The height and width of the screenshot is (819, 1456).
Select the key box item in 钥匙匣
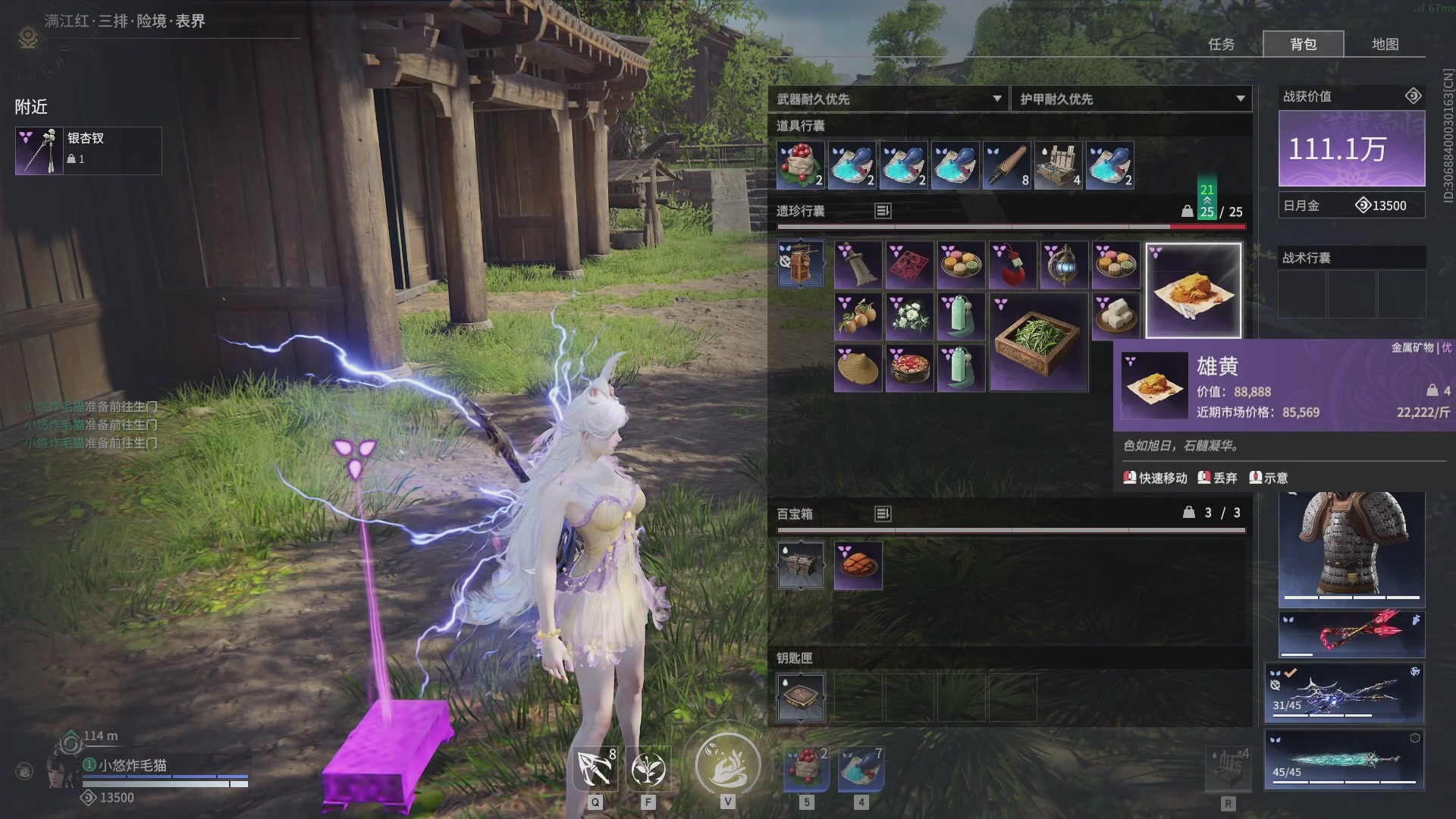tap(801, 697)
